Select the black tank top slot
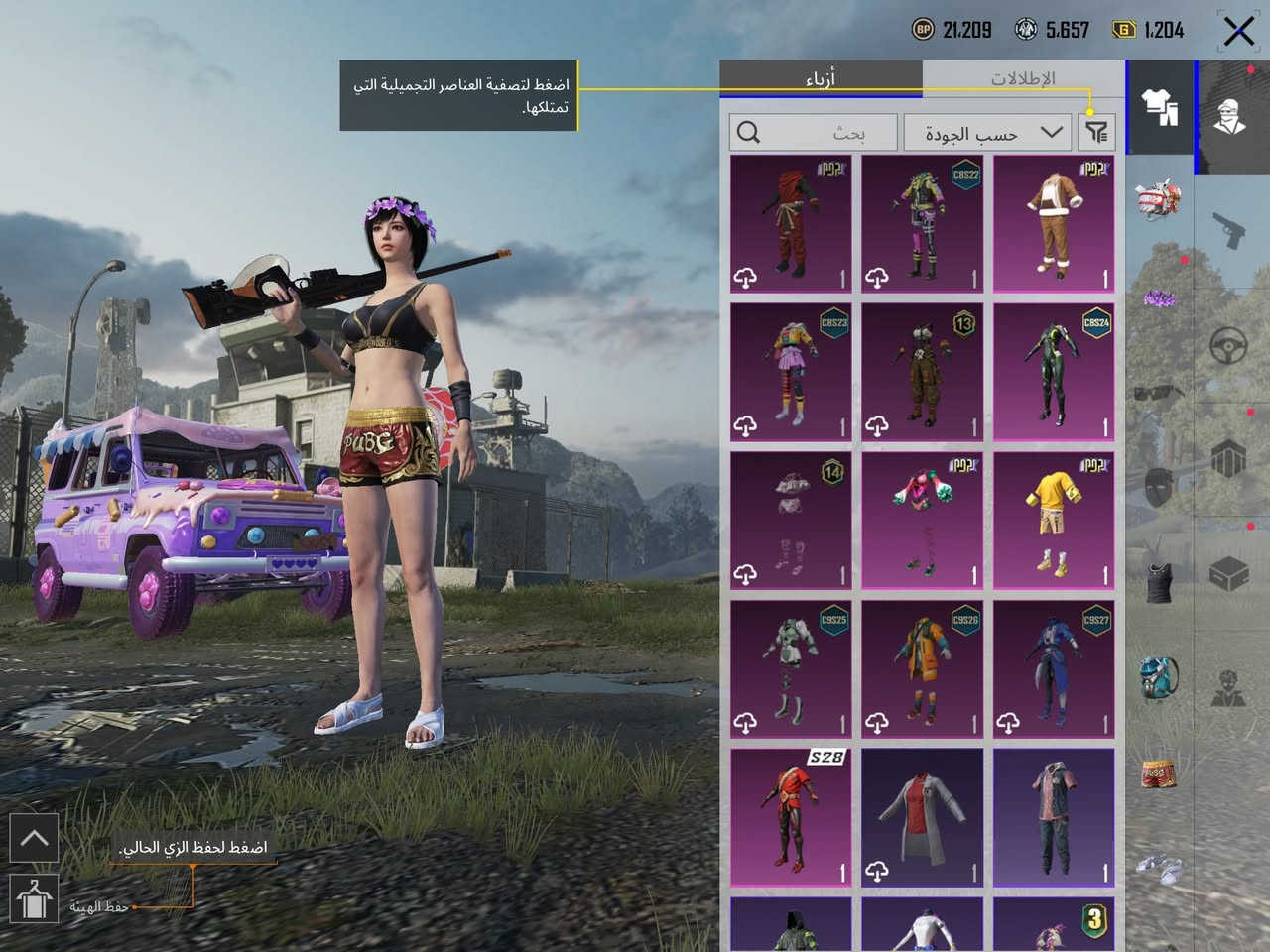This screenshot has height=952, width=1270. click(1157, 580)
